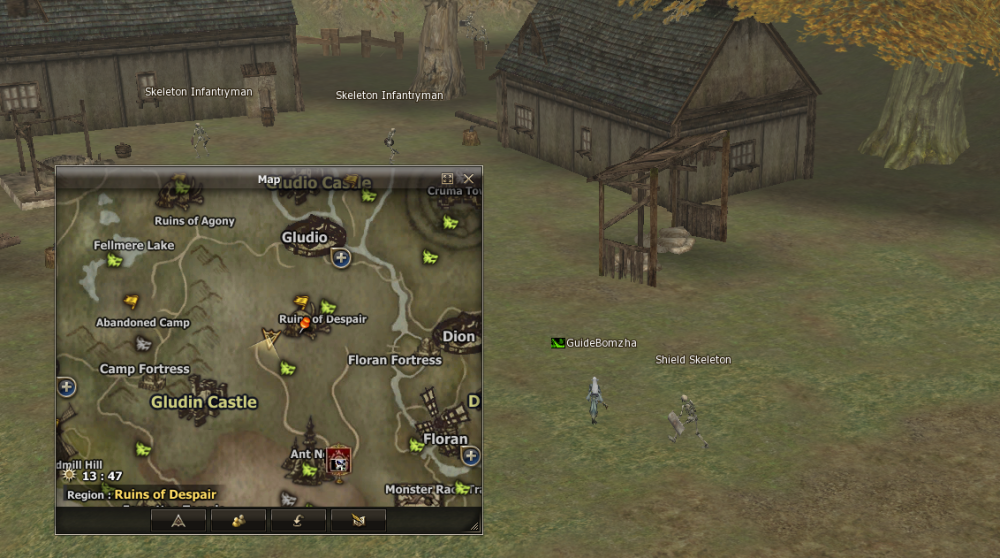Screen dimensions: 1000x558
Task: Choose the Fellmere Lake location label
Action: click(134, 245)
